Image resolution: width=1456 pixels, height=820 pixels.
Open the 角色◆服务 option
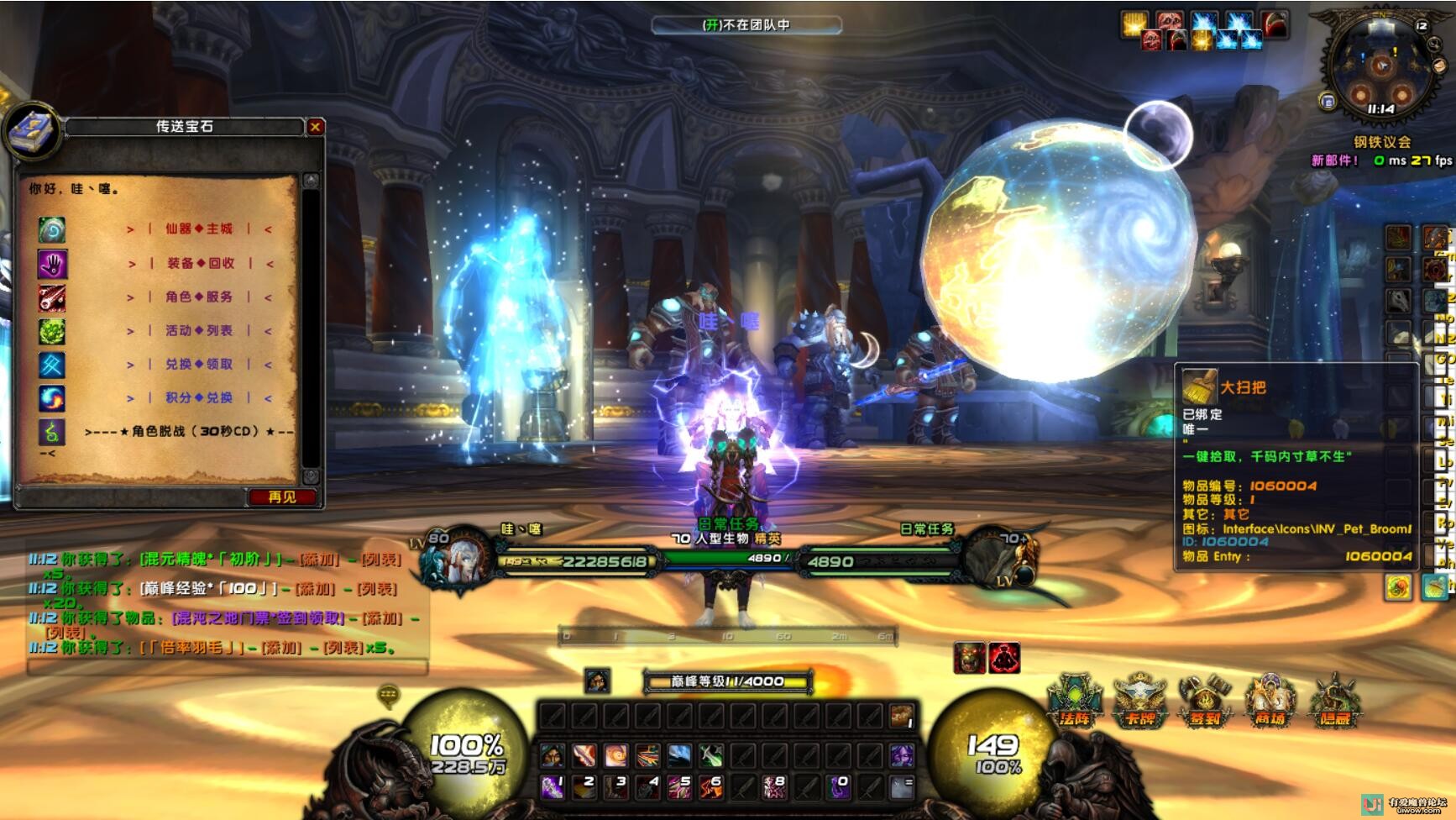coord(199,297)
